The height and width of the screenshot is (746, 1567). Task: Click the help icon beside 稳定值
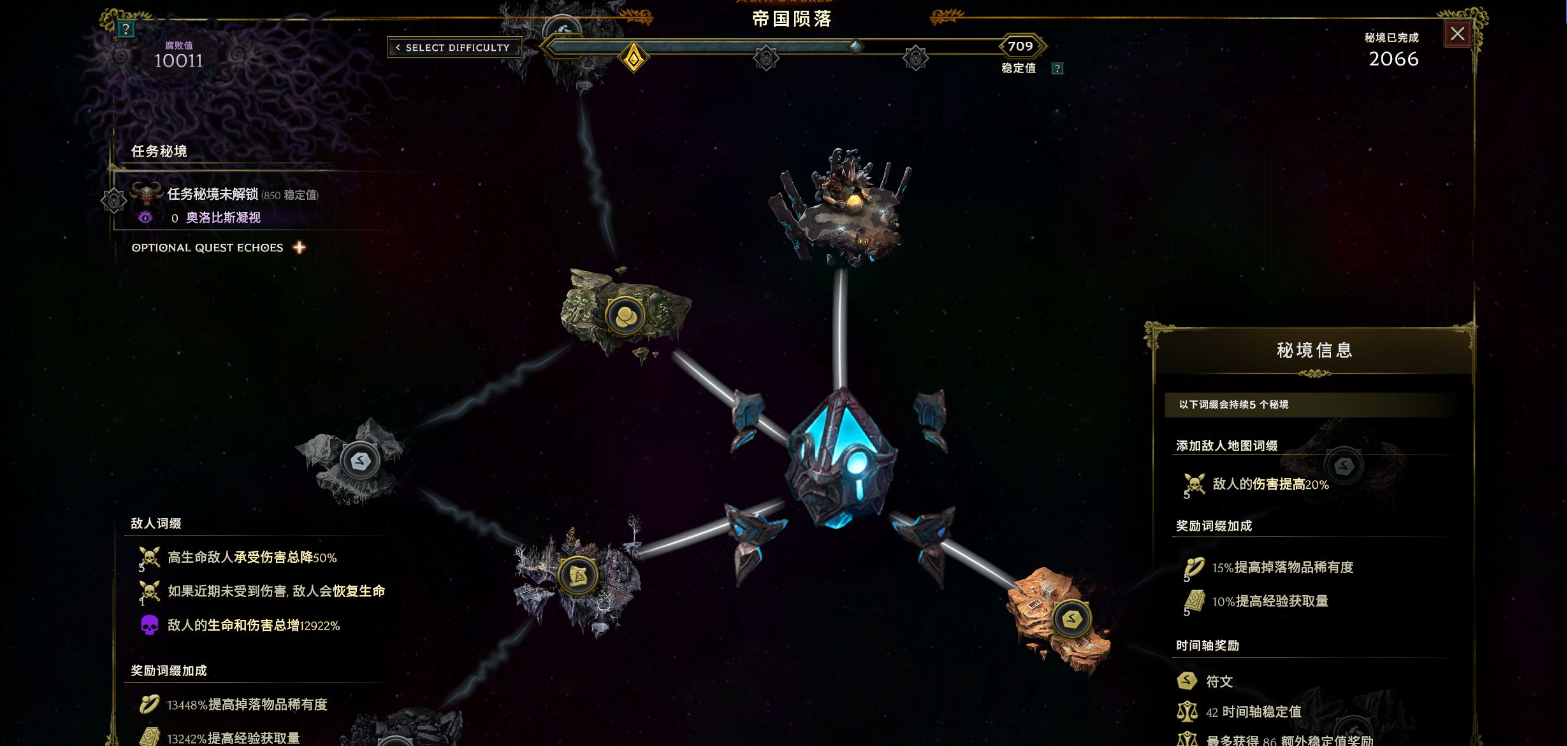click(1057, 69)
